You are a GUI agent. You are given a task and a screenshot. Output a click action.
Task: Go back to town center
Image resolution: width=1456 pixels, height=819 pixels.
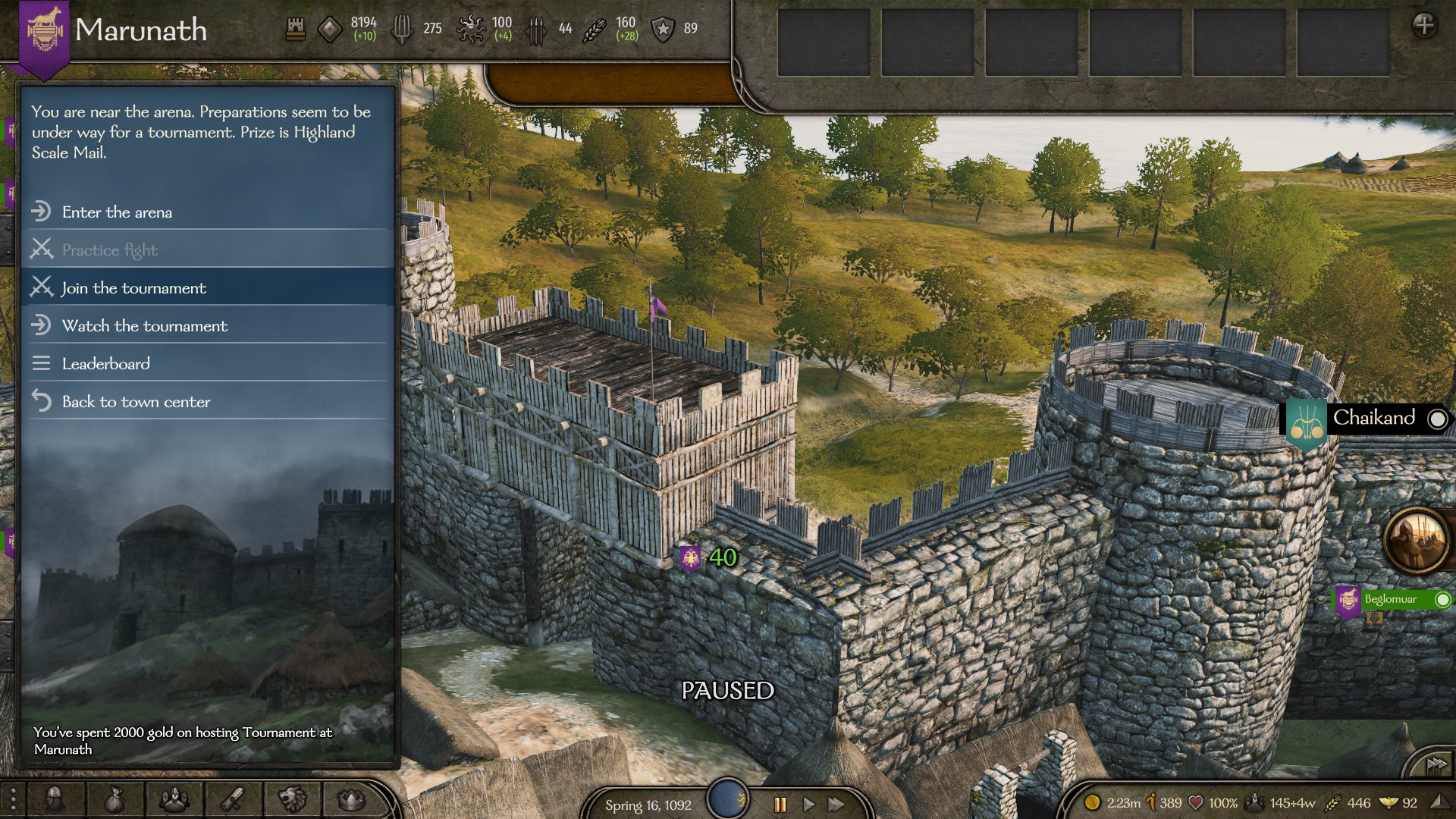(136, 402)
